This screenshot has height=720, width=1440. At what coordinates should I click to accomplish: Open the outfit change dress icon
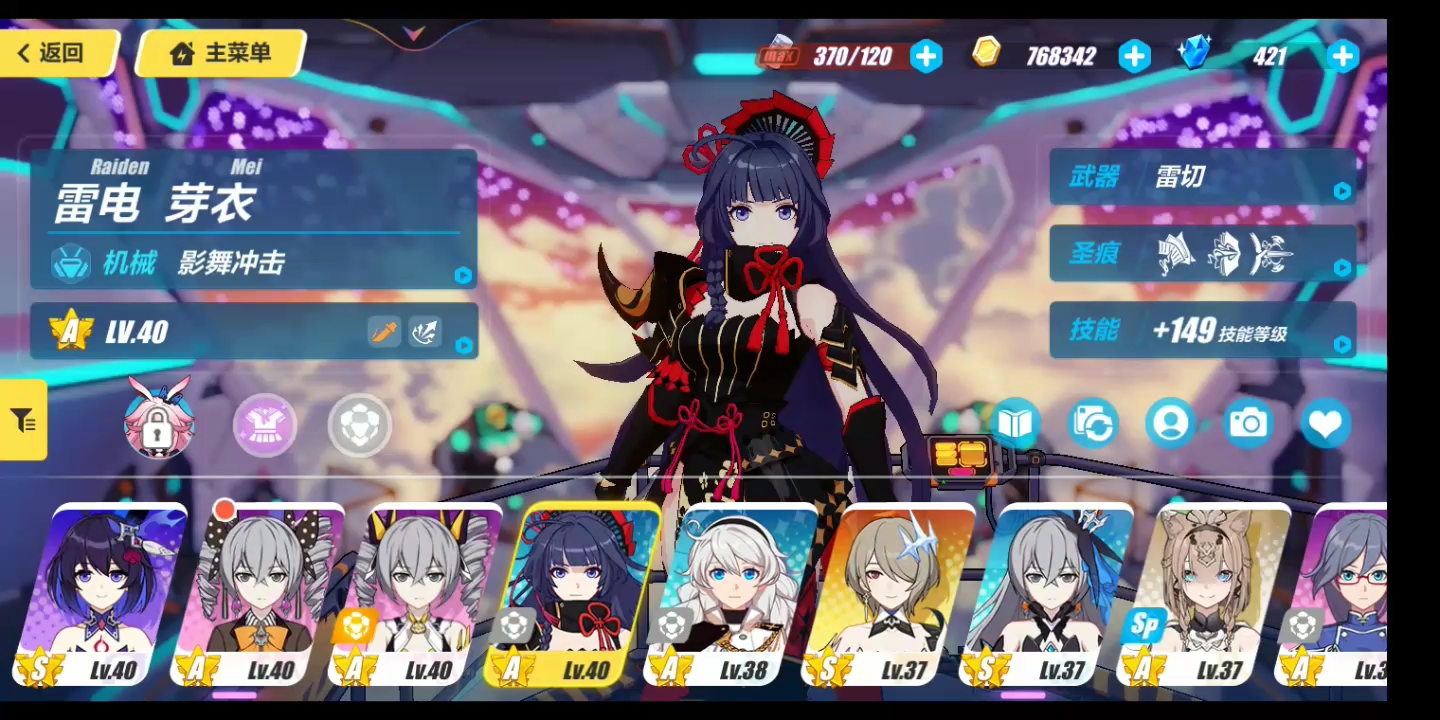(263, 424)
